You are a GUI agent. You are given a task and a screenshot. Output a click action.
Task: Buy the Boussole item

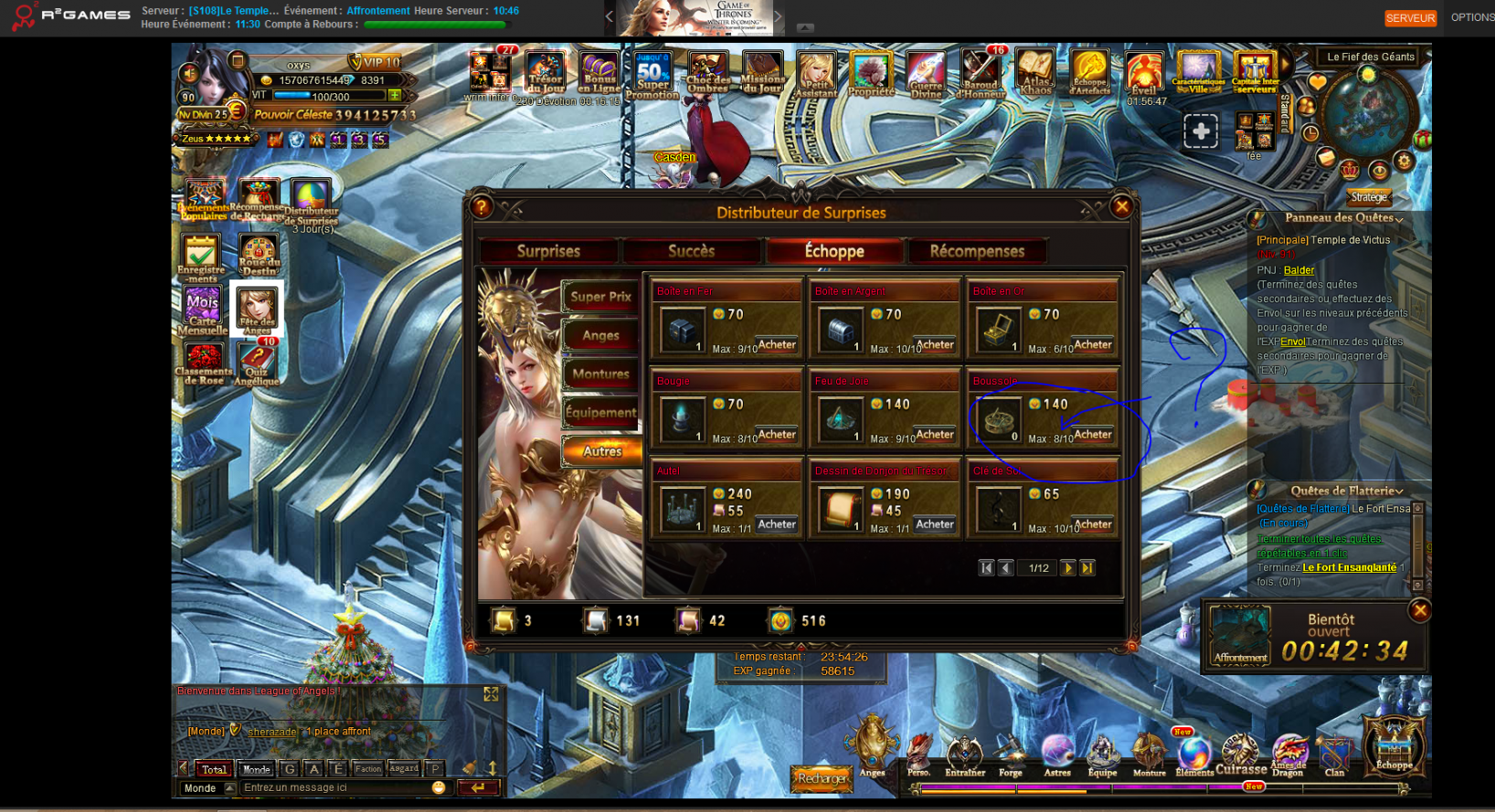(x=1093, y=435)
